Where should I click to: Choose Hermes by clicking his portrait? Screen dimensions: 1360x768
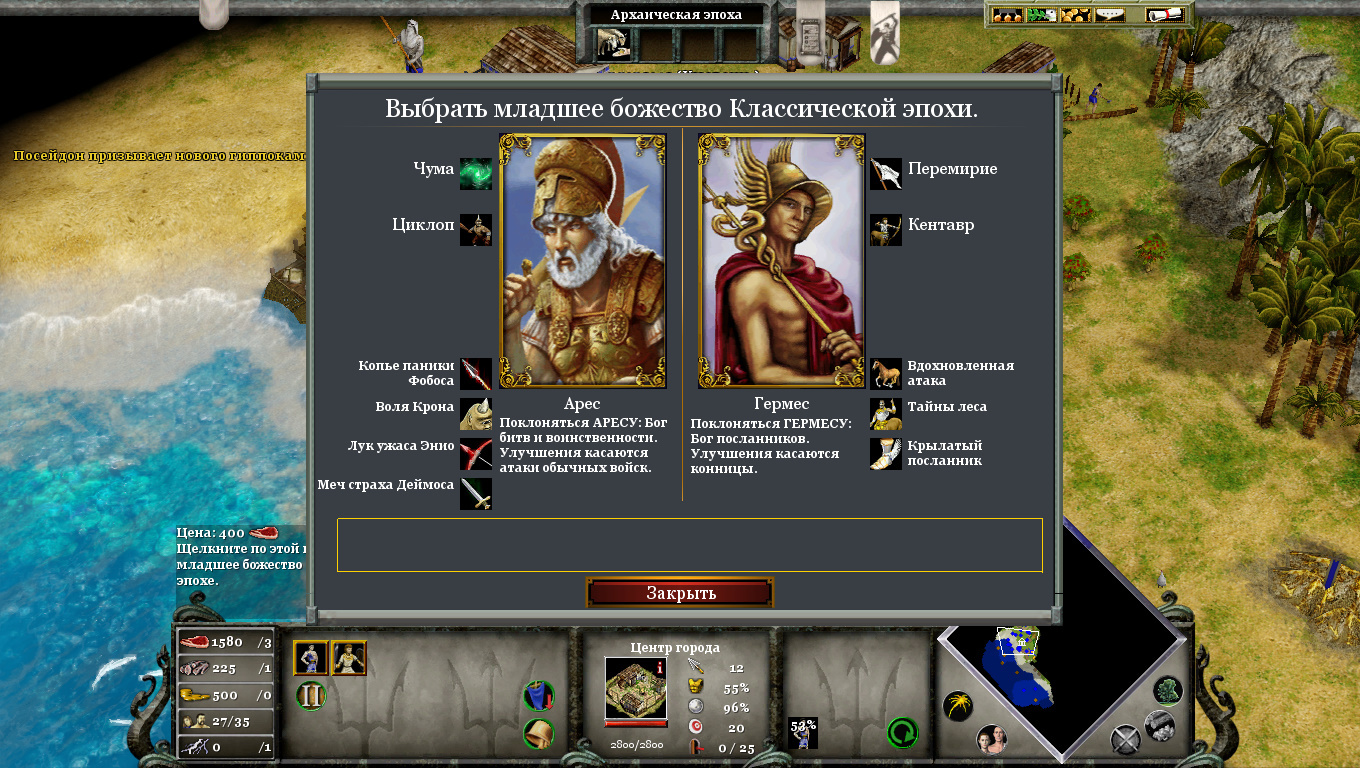pos(780,262)
